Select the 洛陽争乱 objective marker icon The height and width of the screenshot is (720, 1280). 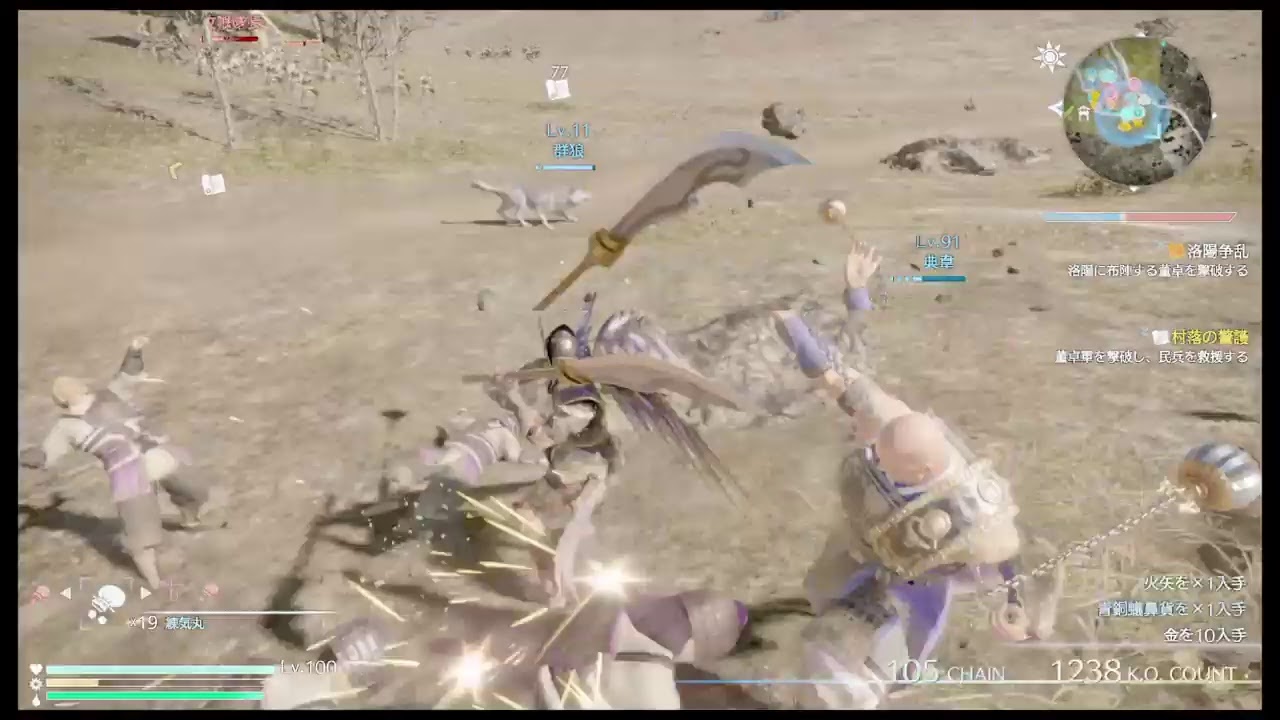[x=1175, y=252]
